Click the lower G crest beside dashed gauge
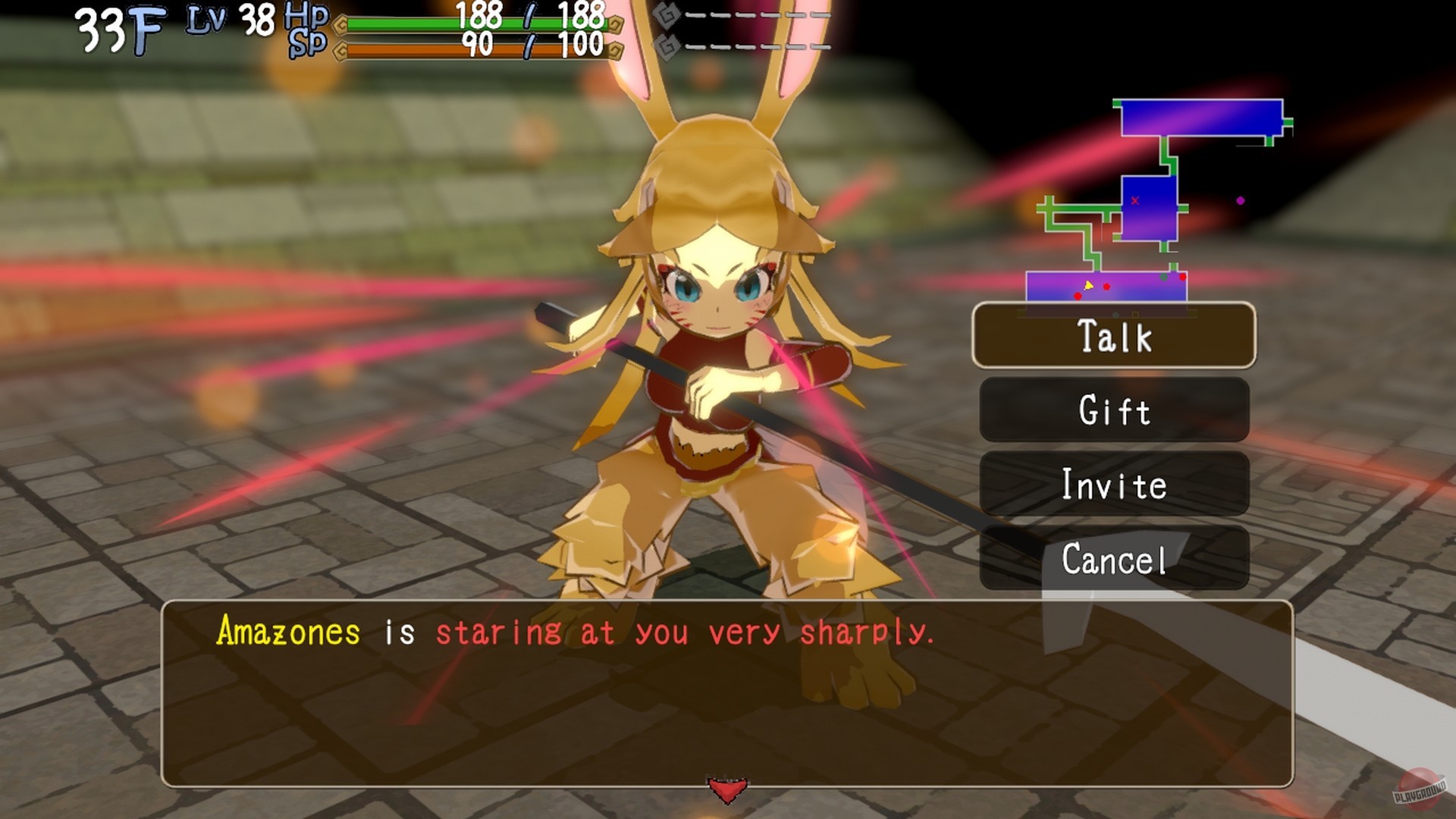This screenshot has height=819, width=1456. click(x=666, y=47)
